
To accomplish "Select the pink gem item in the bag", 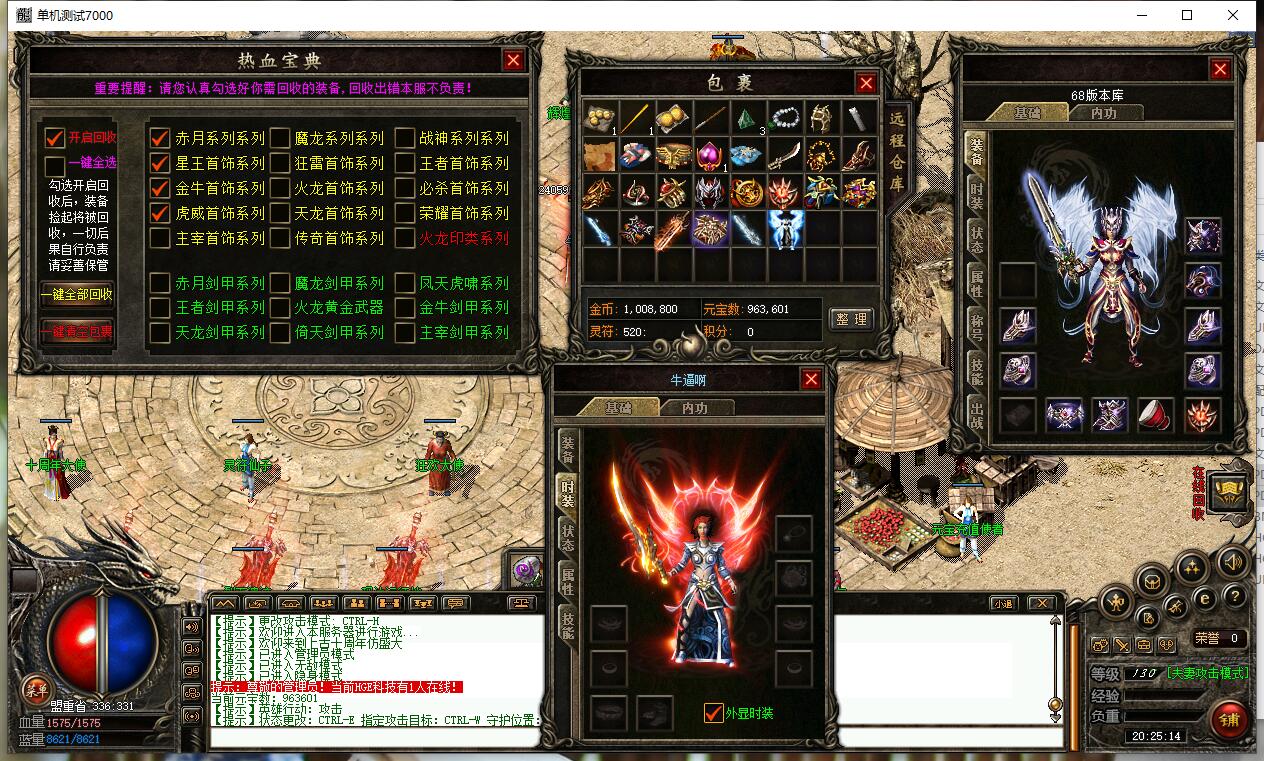I will pos(709,155).
